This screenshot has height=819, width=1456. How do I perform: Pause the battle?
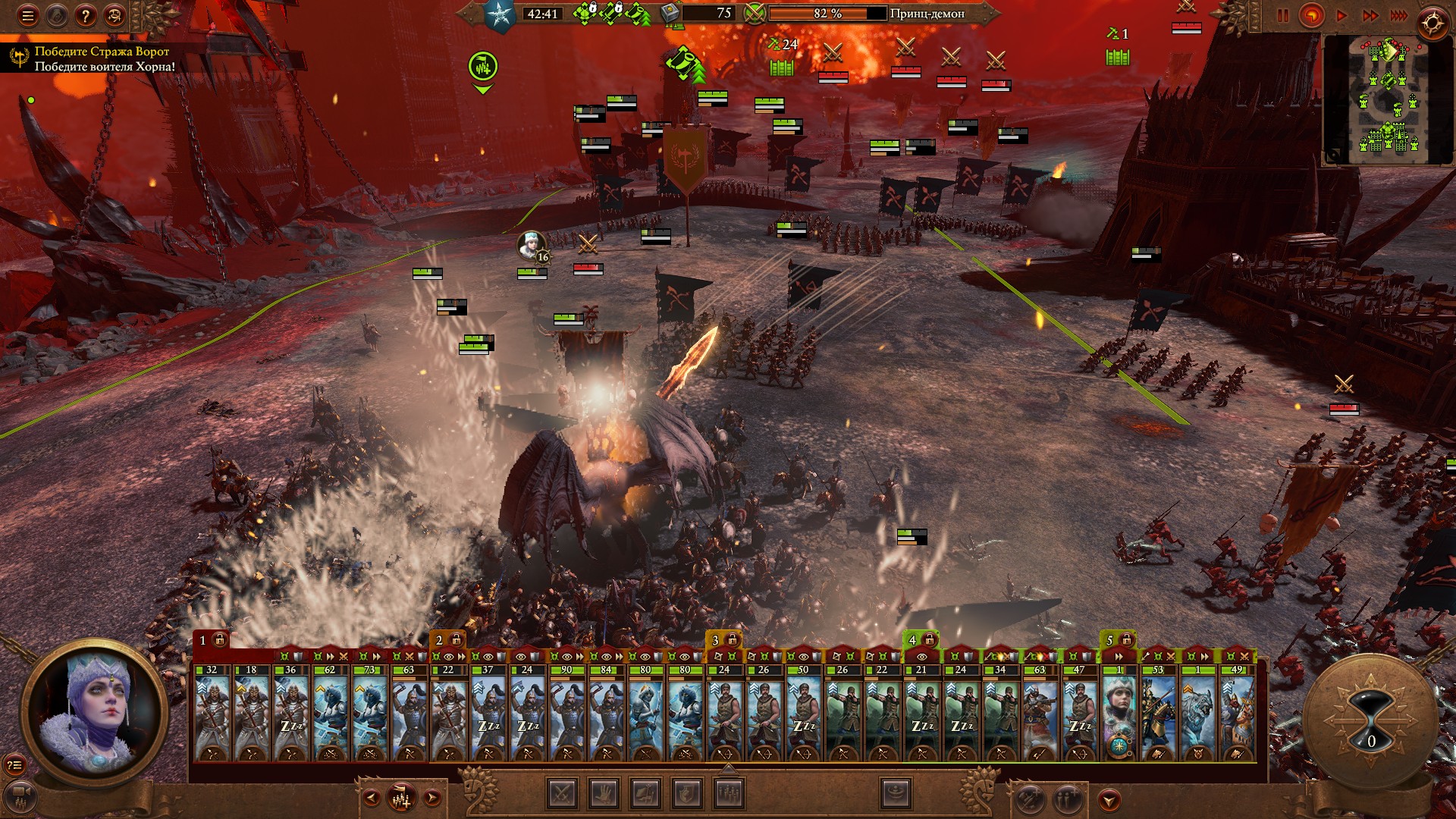pos(1283,15)
